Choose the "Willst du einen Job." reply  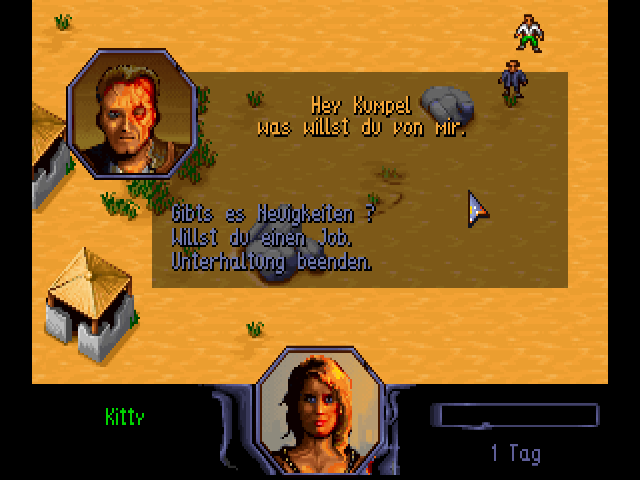pos(263,238)
